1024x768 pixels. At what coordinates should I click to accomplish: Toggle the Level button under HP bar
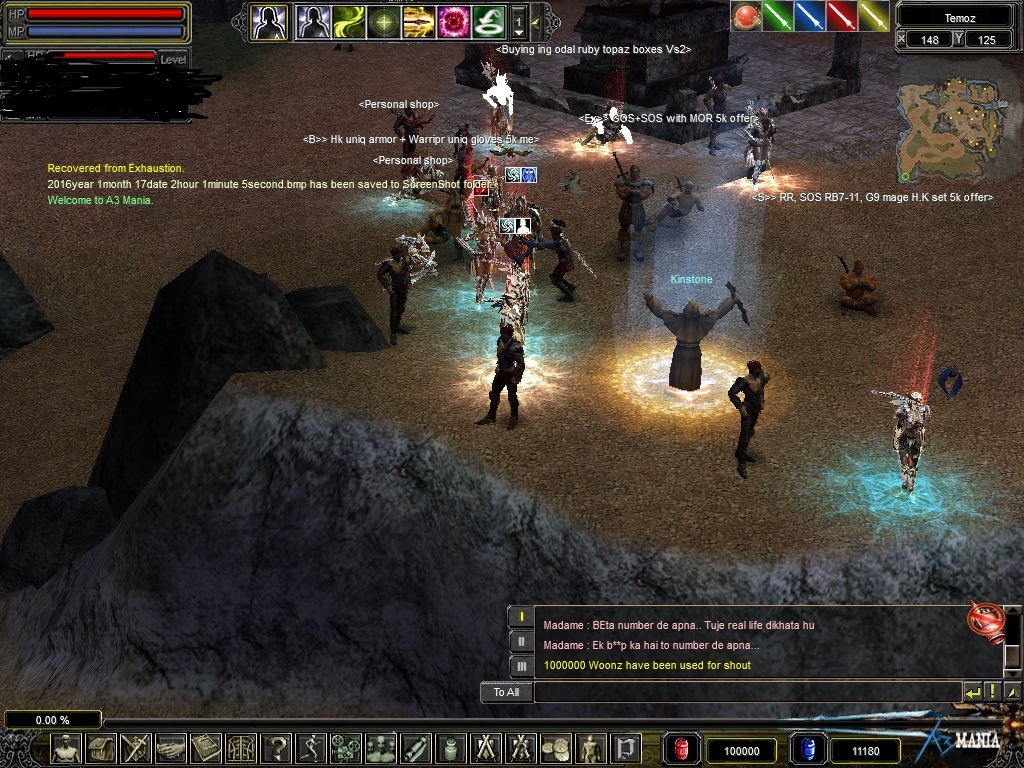pos(173,60)
